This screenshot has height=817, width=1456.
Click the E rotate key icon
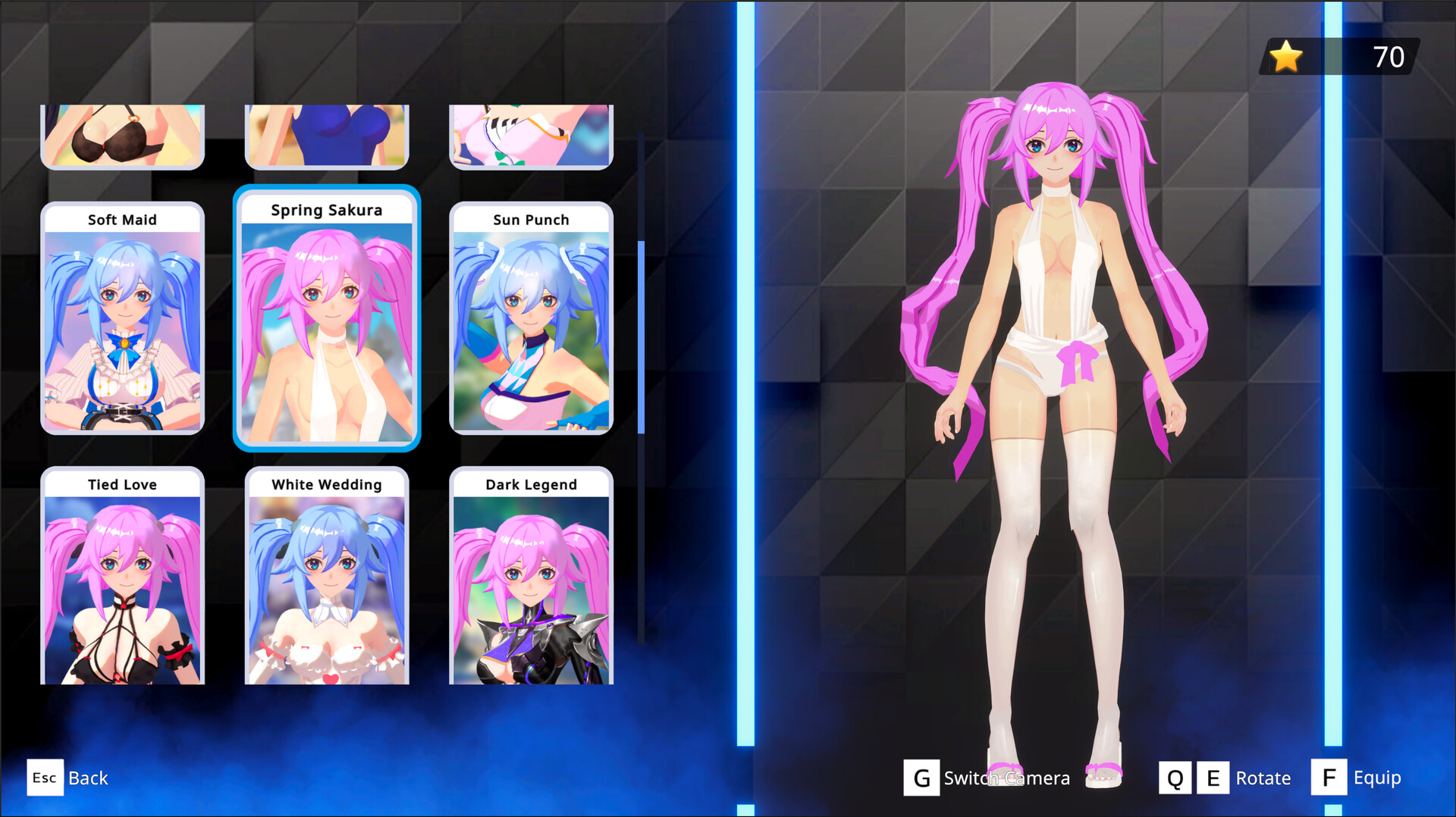click(1214, 777)
